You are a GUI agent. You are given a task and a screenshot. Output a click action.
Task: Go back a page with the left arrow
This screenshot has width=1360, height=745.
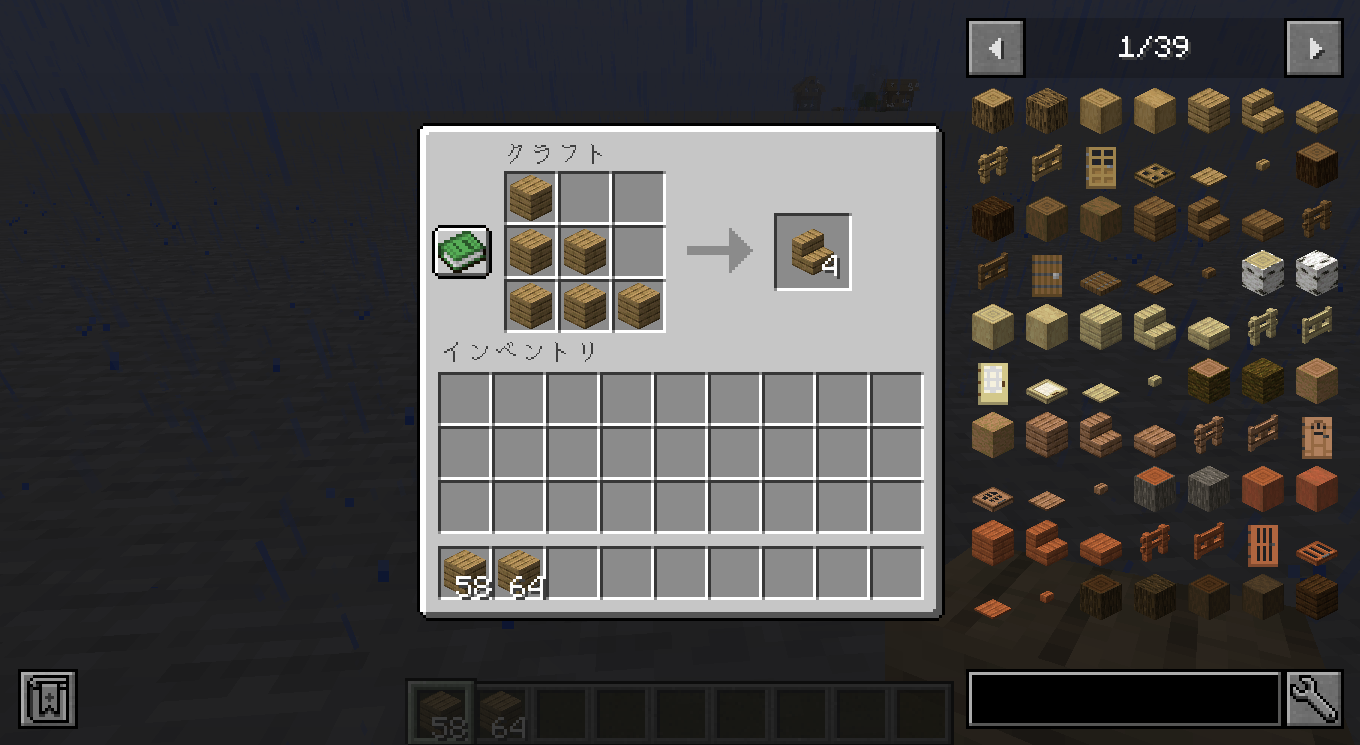[x=994, y=47]
